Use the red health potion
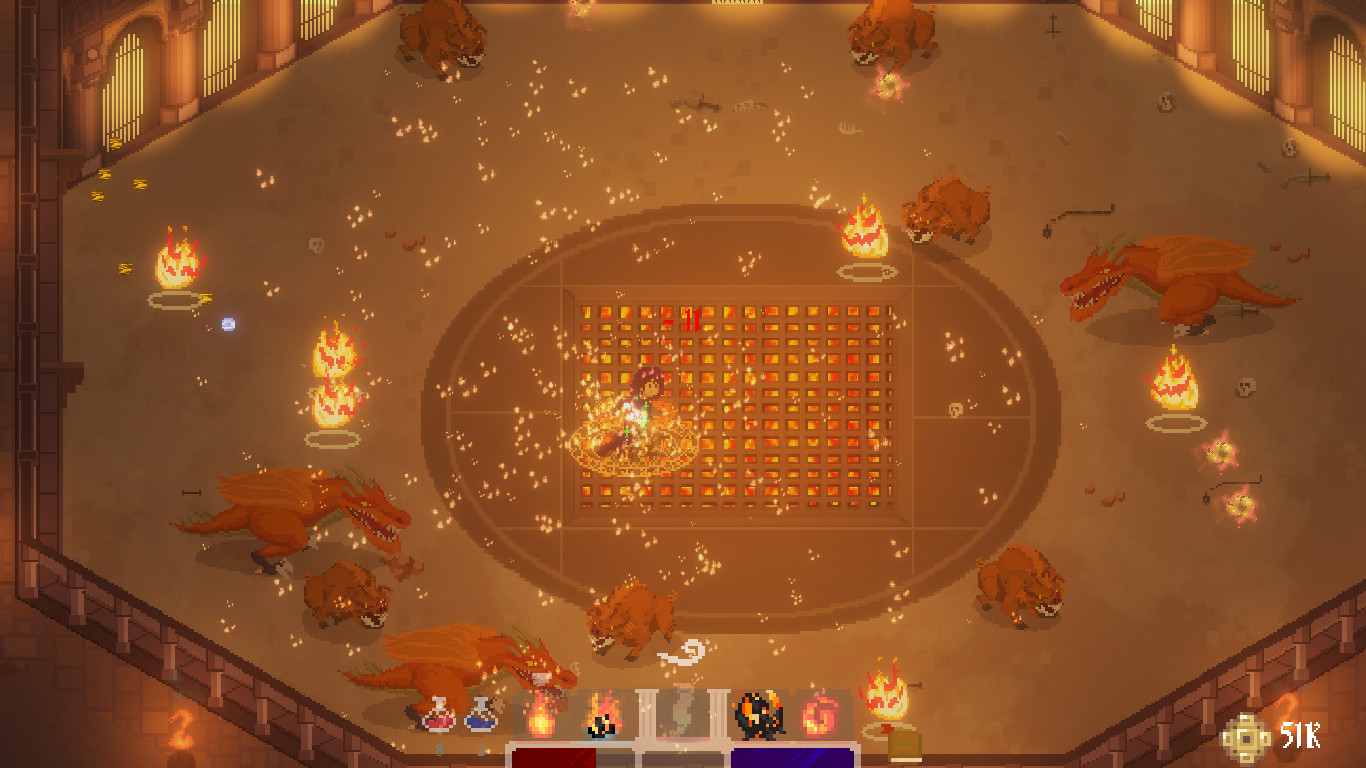Viewport: 1366px width, 768px height. (438, 716)
